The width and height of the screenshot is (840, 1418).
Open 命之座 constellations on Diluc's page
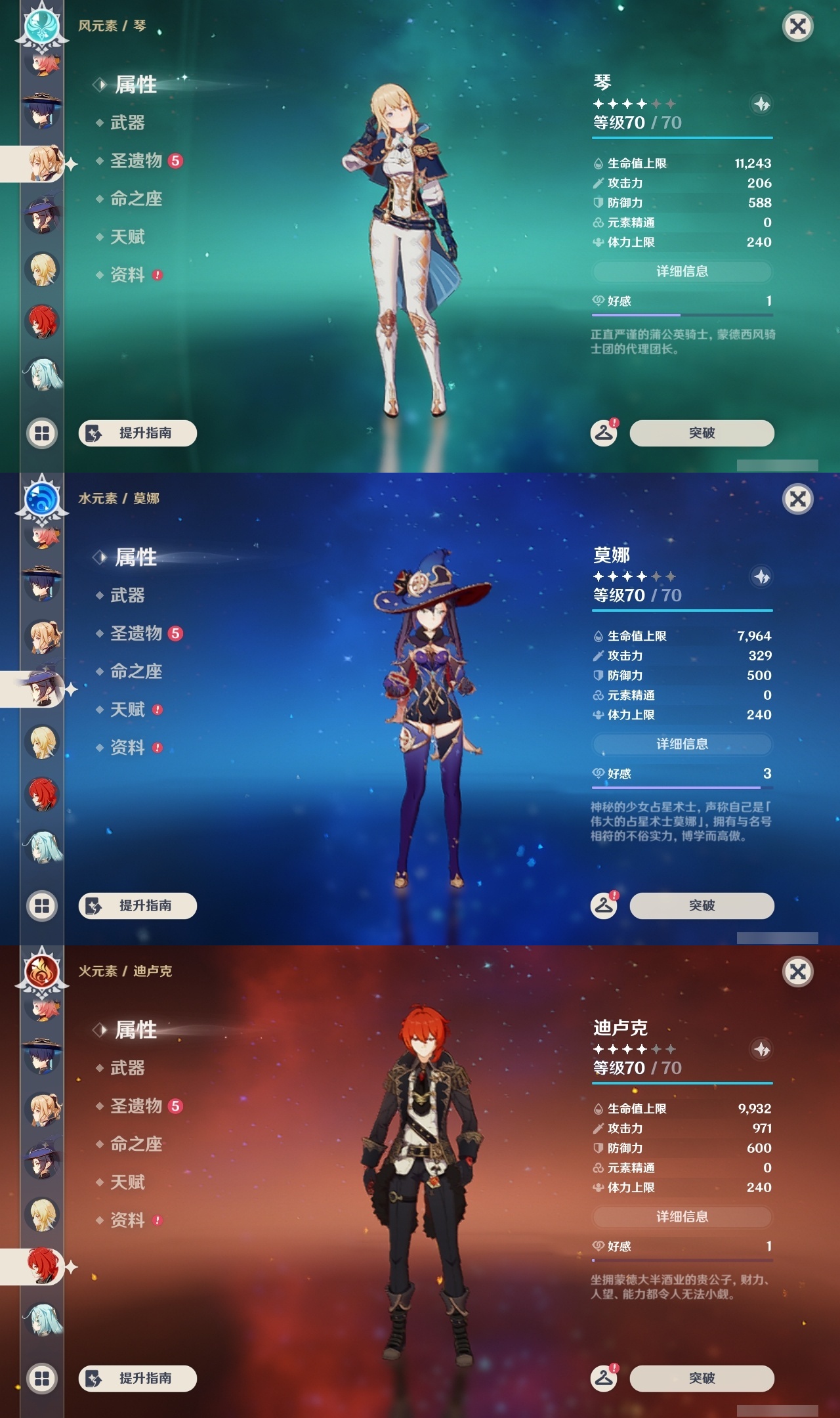click(x=135, y=1144)
